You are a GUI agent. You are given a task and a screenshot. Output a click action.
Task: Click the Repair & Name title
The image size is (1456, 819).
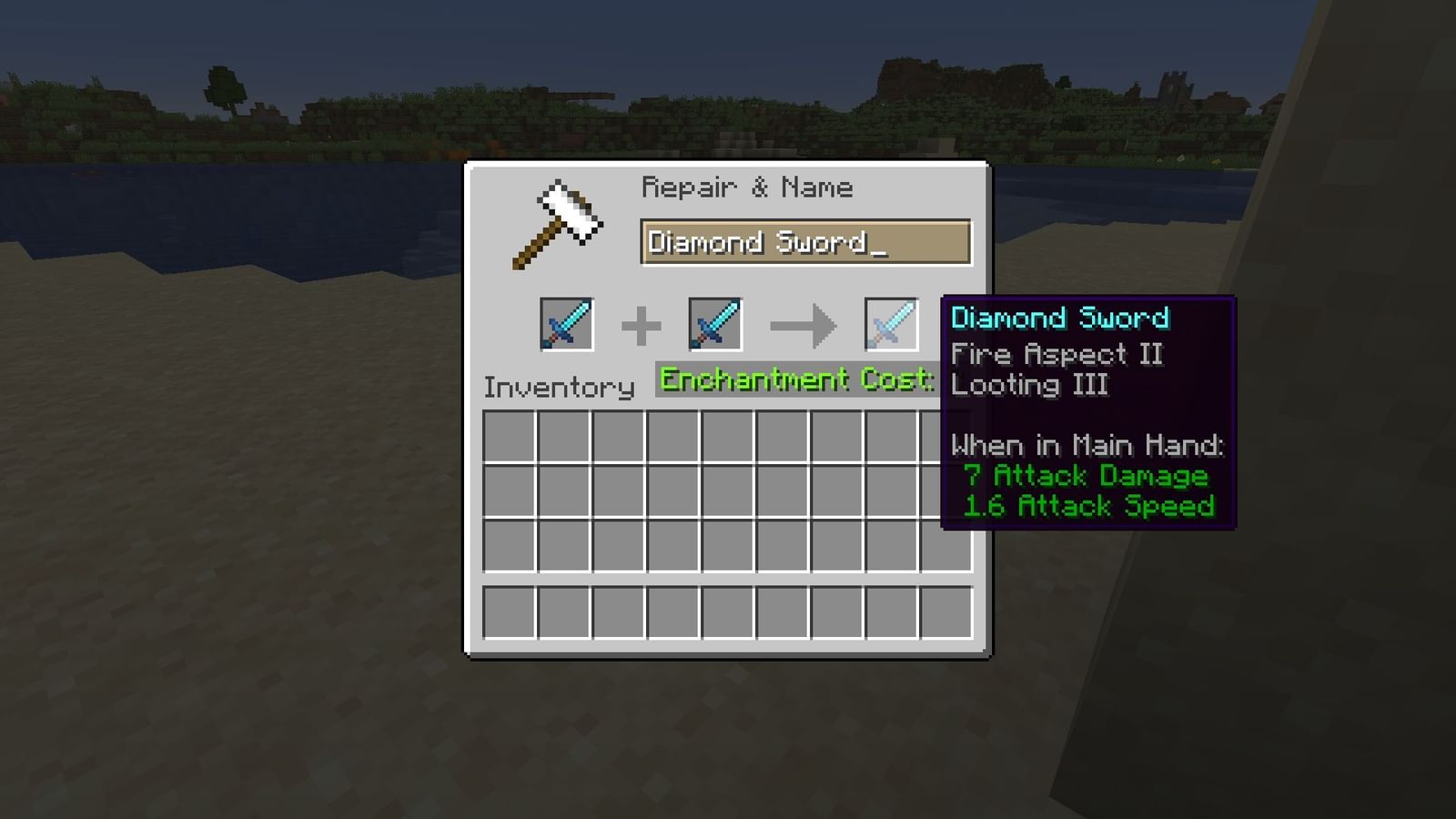point(748,187)
